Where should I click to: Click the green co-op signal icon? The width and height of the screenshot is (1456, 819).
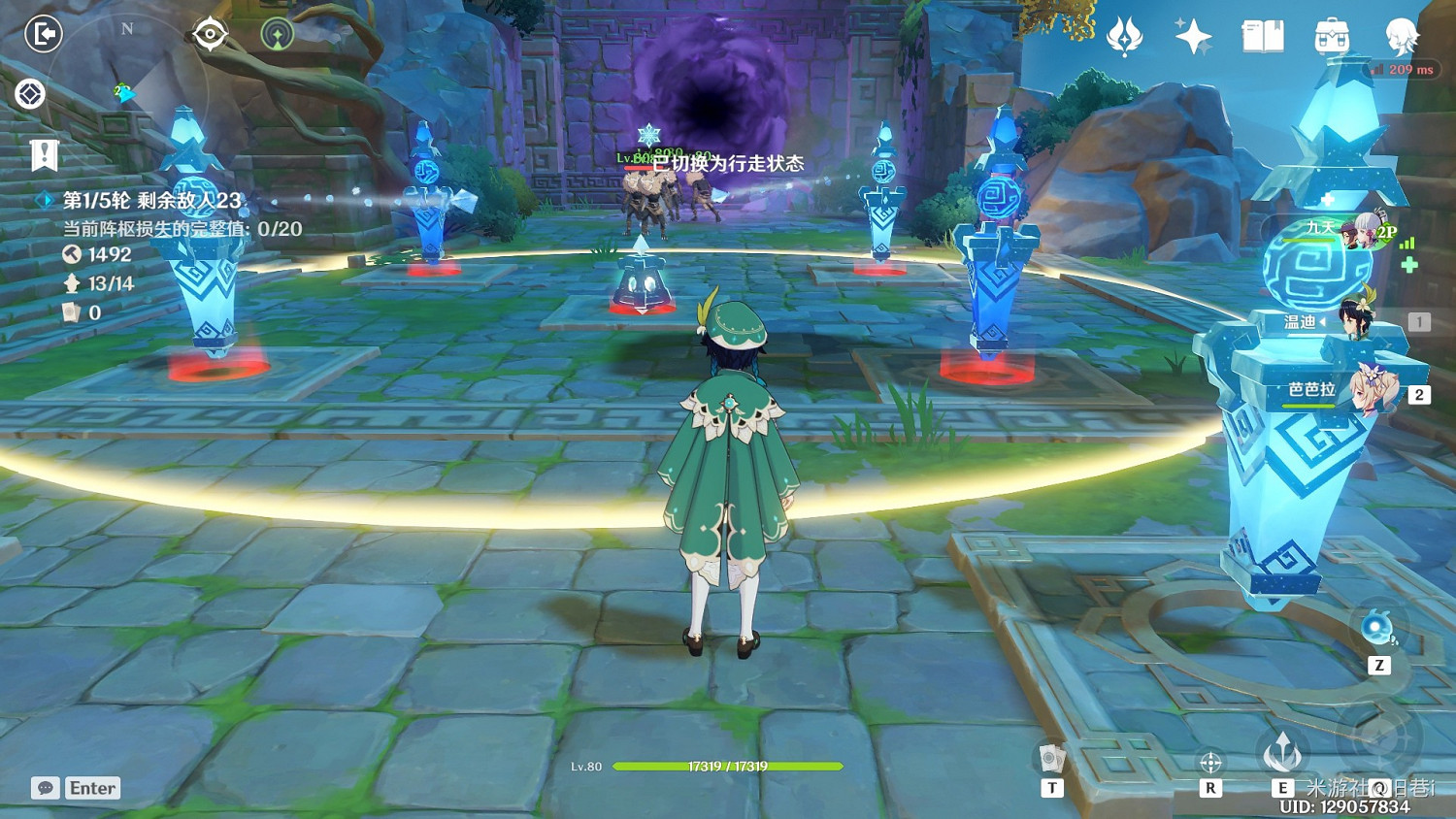277,32
